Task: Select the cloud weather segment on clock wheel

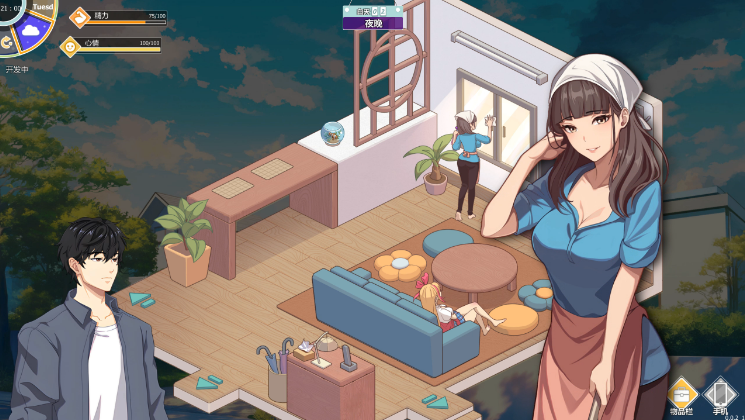Action: coord(31,31)
